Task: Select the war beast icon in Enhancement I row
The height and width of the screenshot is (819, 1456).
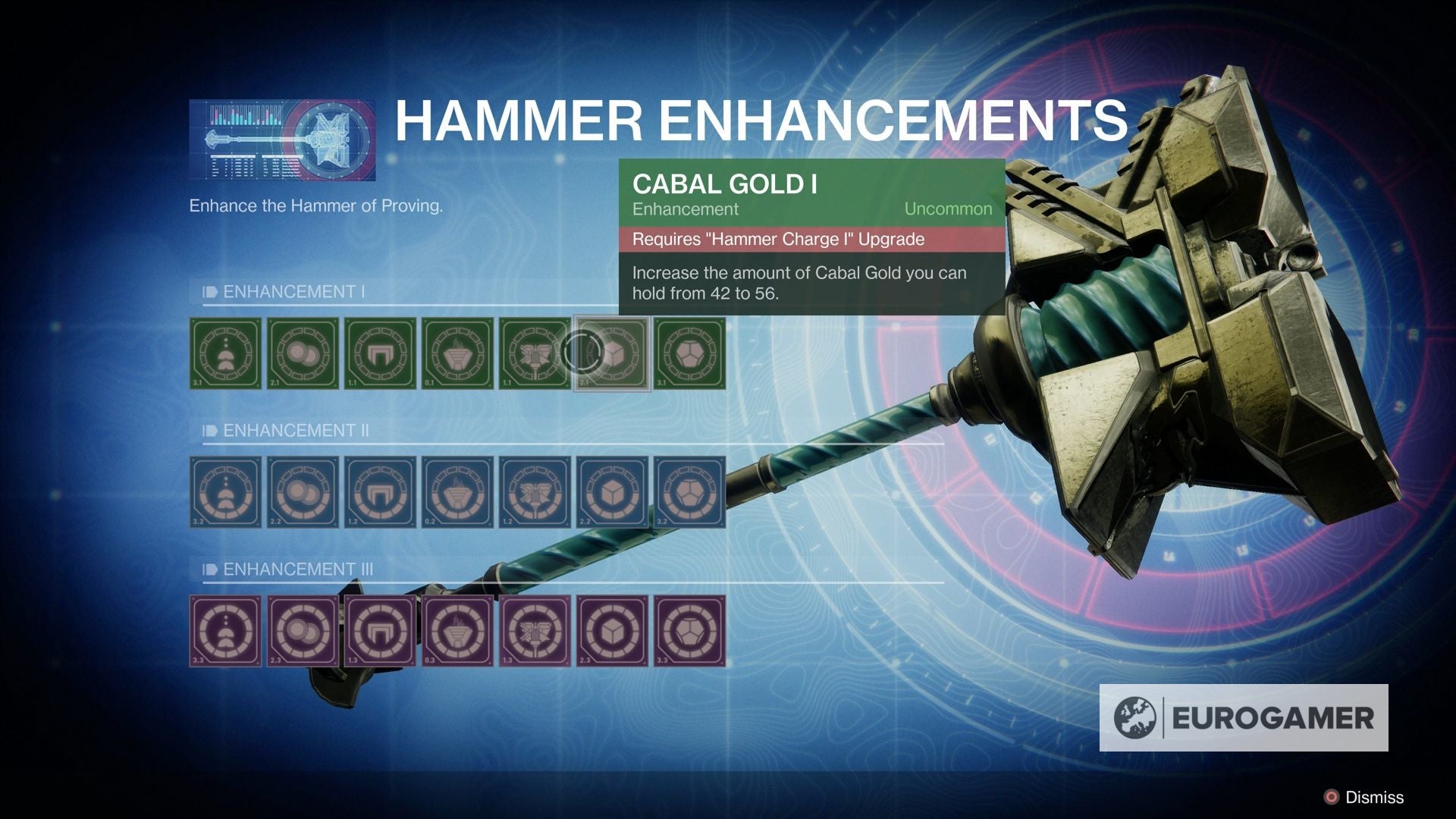Action: tap(536, 353)
